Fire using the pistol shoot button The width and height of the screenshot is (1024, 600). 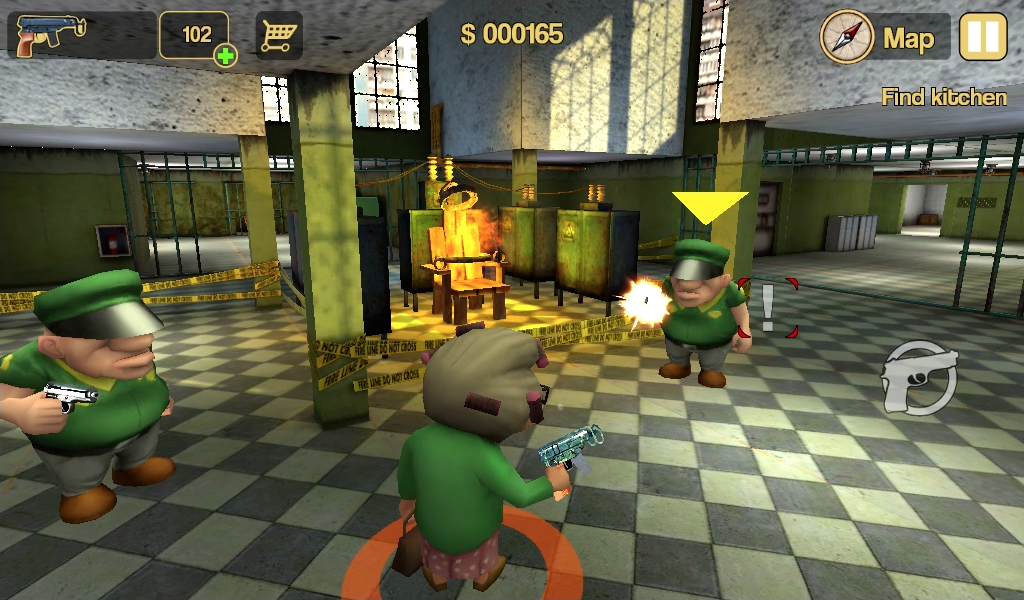click(918, 377)
